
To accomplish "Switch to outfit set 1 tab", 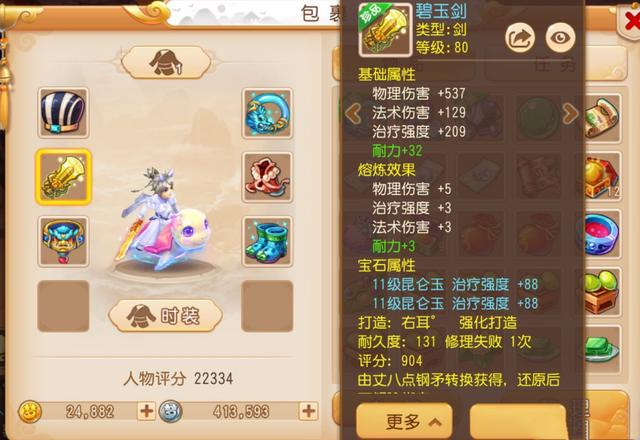I will (x=165, y=63).
